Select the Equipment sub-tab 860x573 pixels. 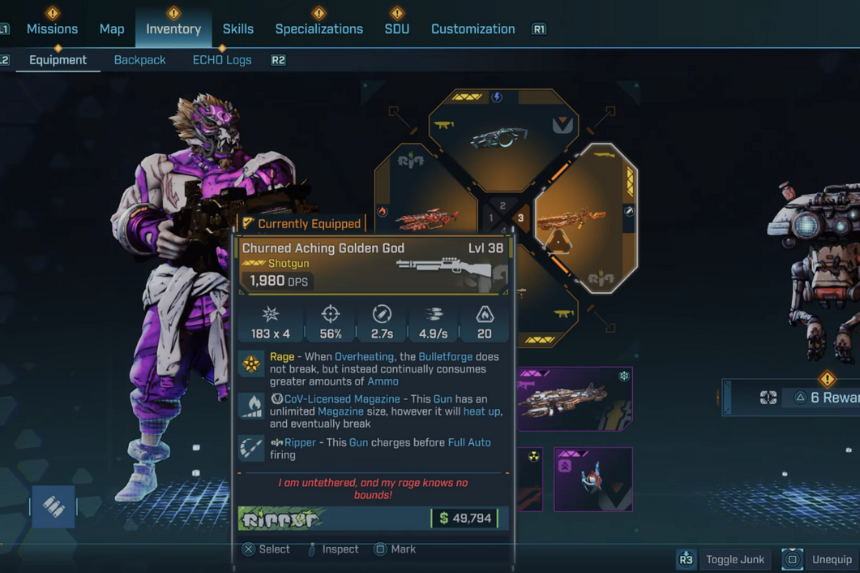(58, 60)
